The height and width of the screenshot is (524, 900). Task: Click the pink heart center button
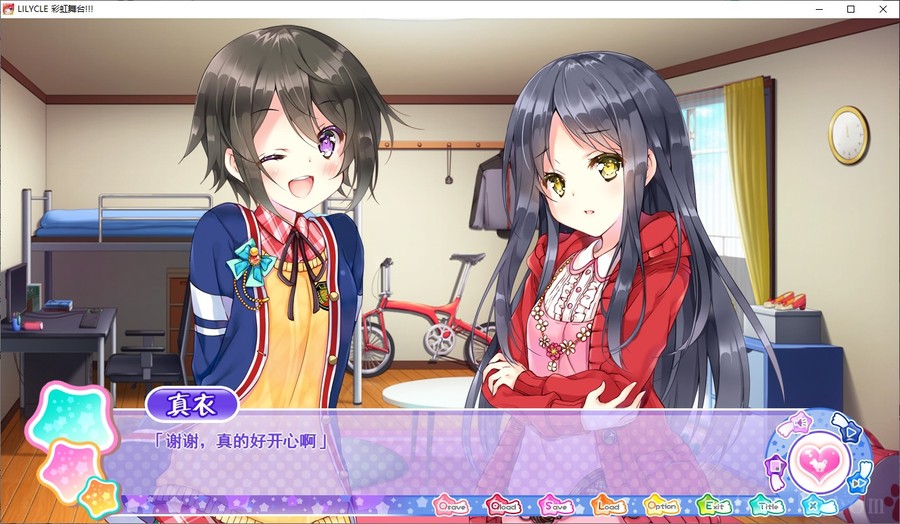click(819, 462)
